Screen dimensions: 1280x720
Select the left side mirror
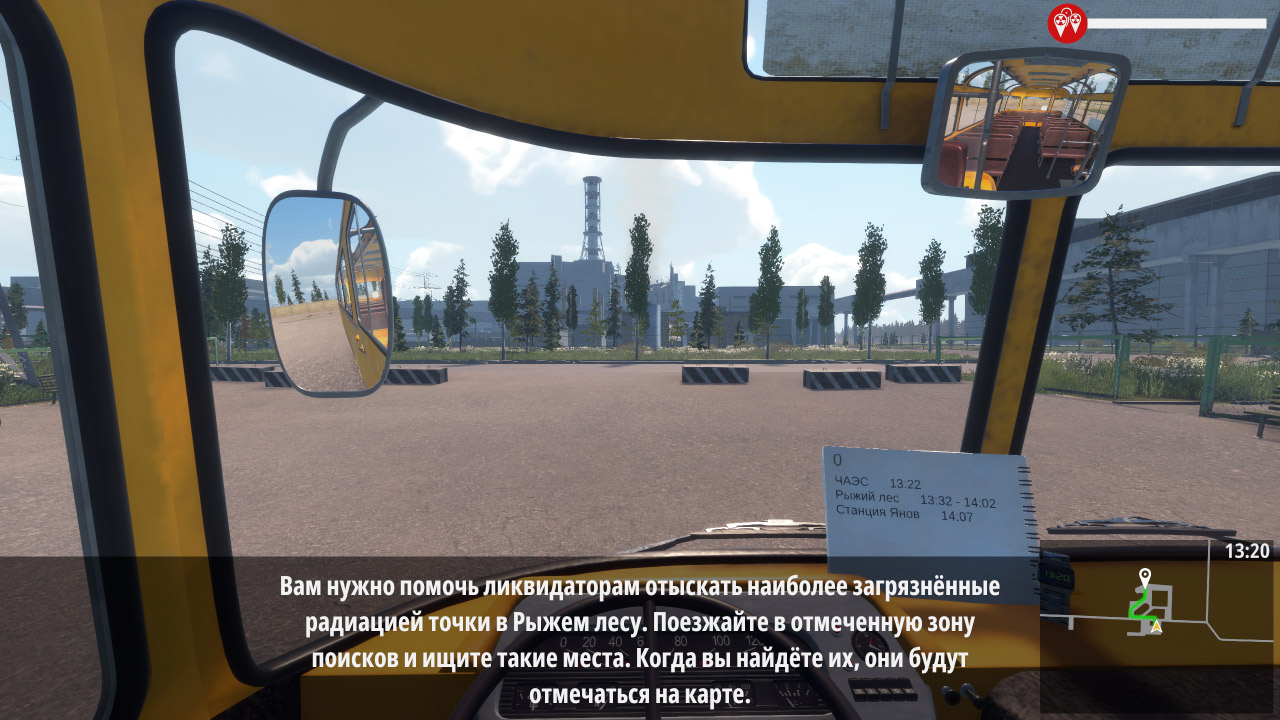tap(330, 295)
